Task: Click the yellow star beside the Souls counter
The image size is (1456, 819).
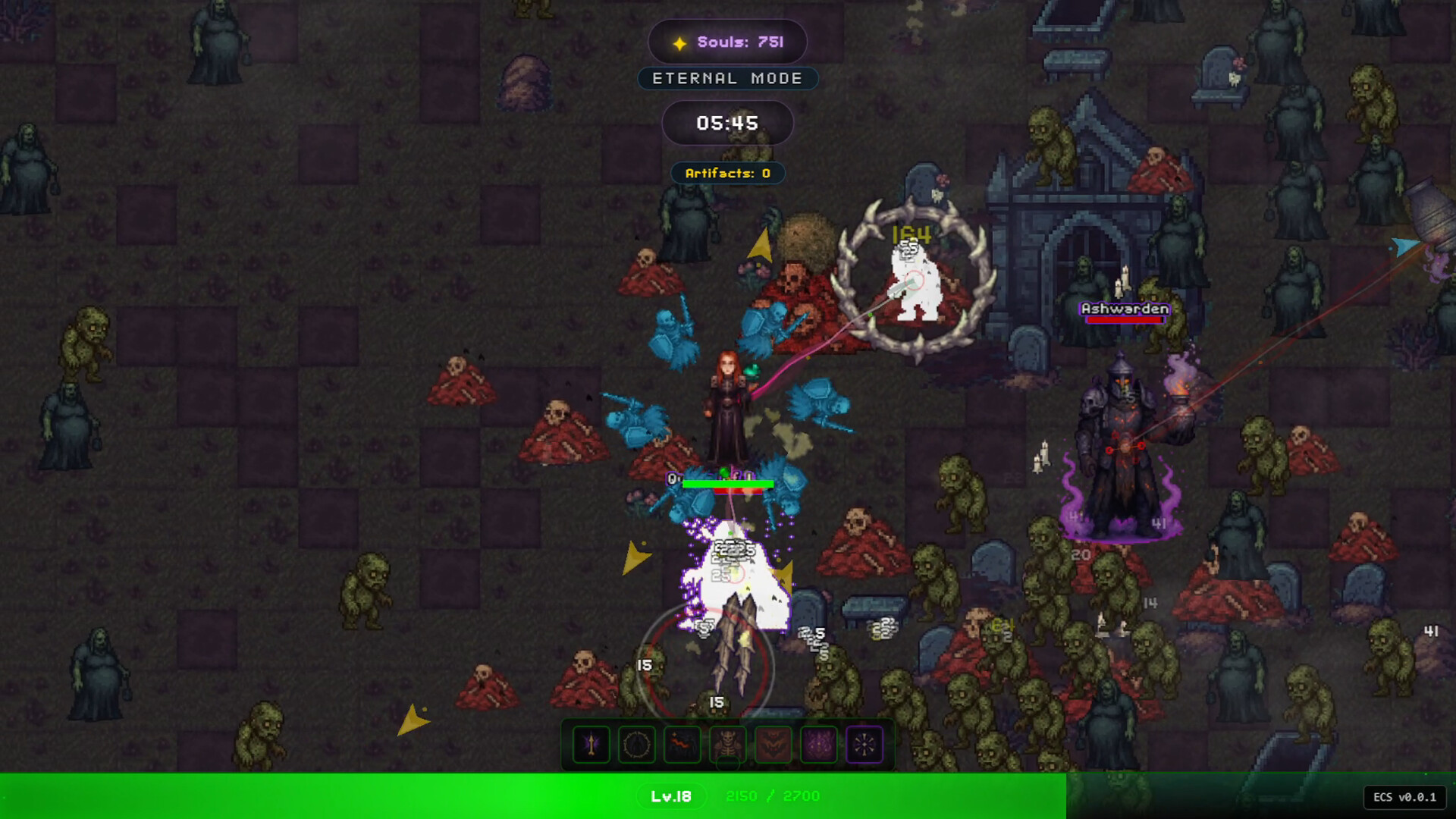Action: 681,42
